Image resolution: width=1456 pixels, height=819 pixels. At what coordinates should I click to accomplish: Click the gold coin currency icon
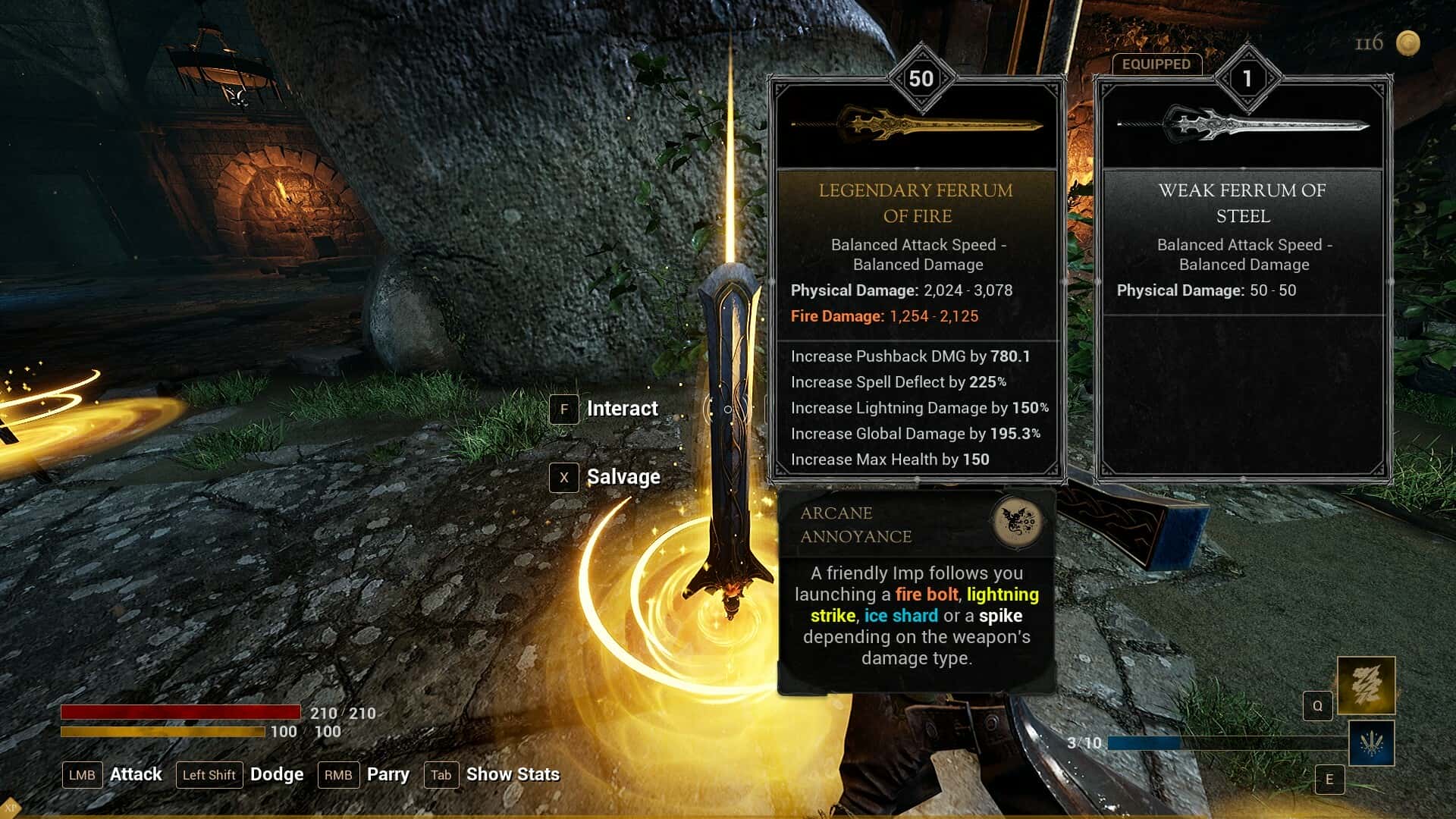[1409, 43]
